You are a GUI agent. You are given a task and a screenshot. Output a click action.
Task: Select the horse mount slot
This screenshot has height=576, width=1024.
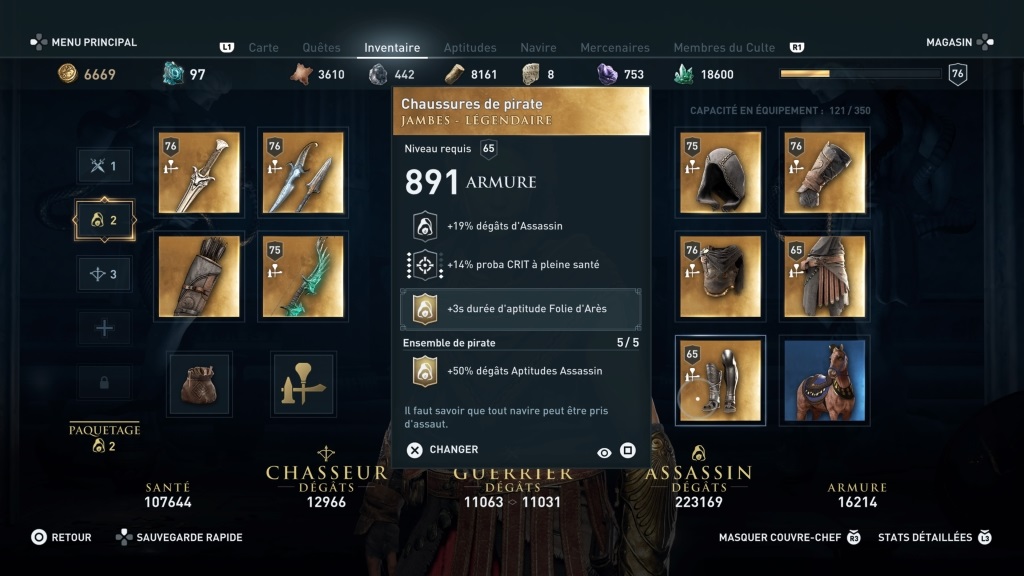[x=824, y=380]
